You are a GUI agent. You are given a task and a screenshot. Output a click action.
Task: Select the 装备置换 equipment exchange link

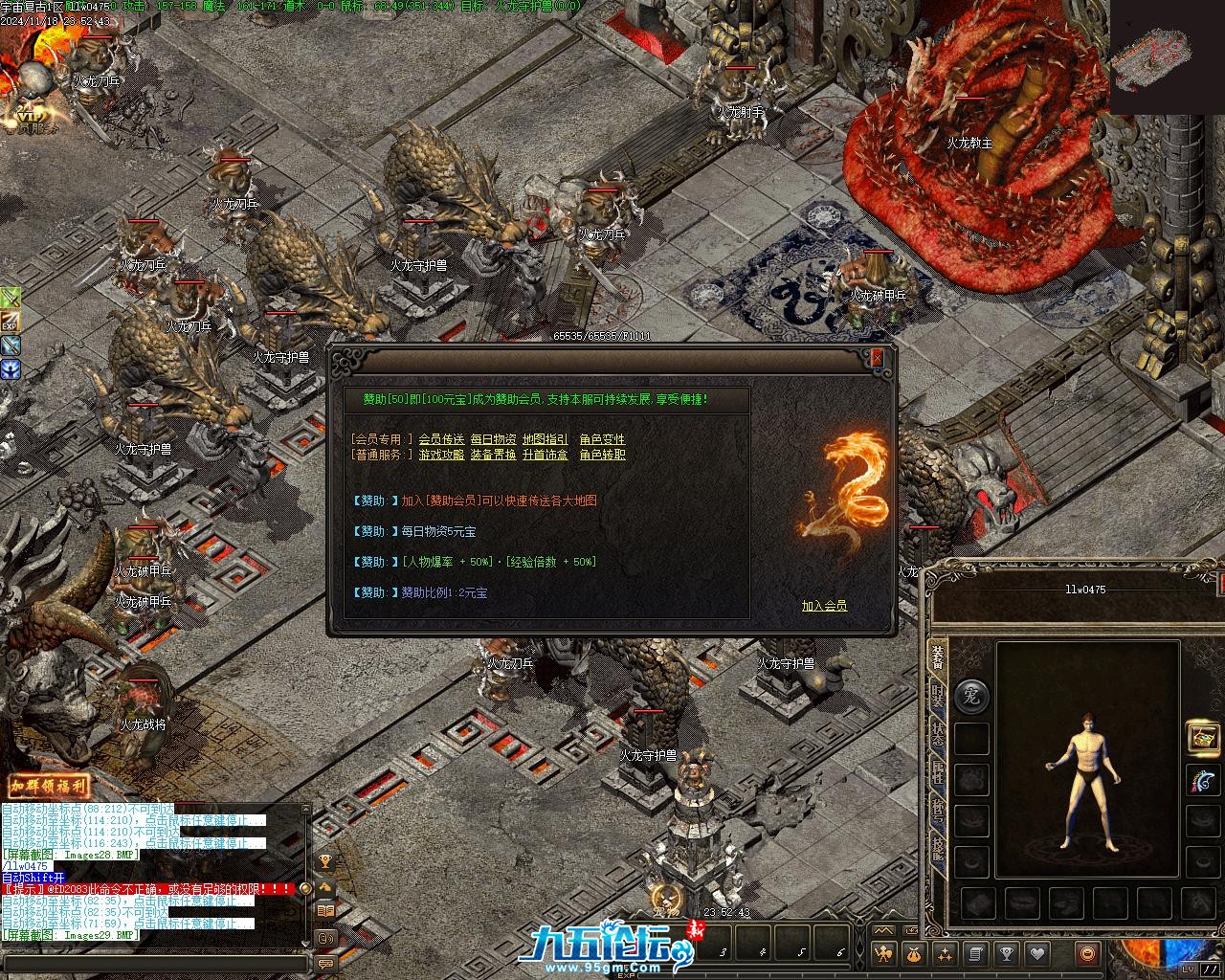pos(493,455)
